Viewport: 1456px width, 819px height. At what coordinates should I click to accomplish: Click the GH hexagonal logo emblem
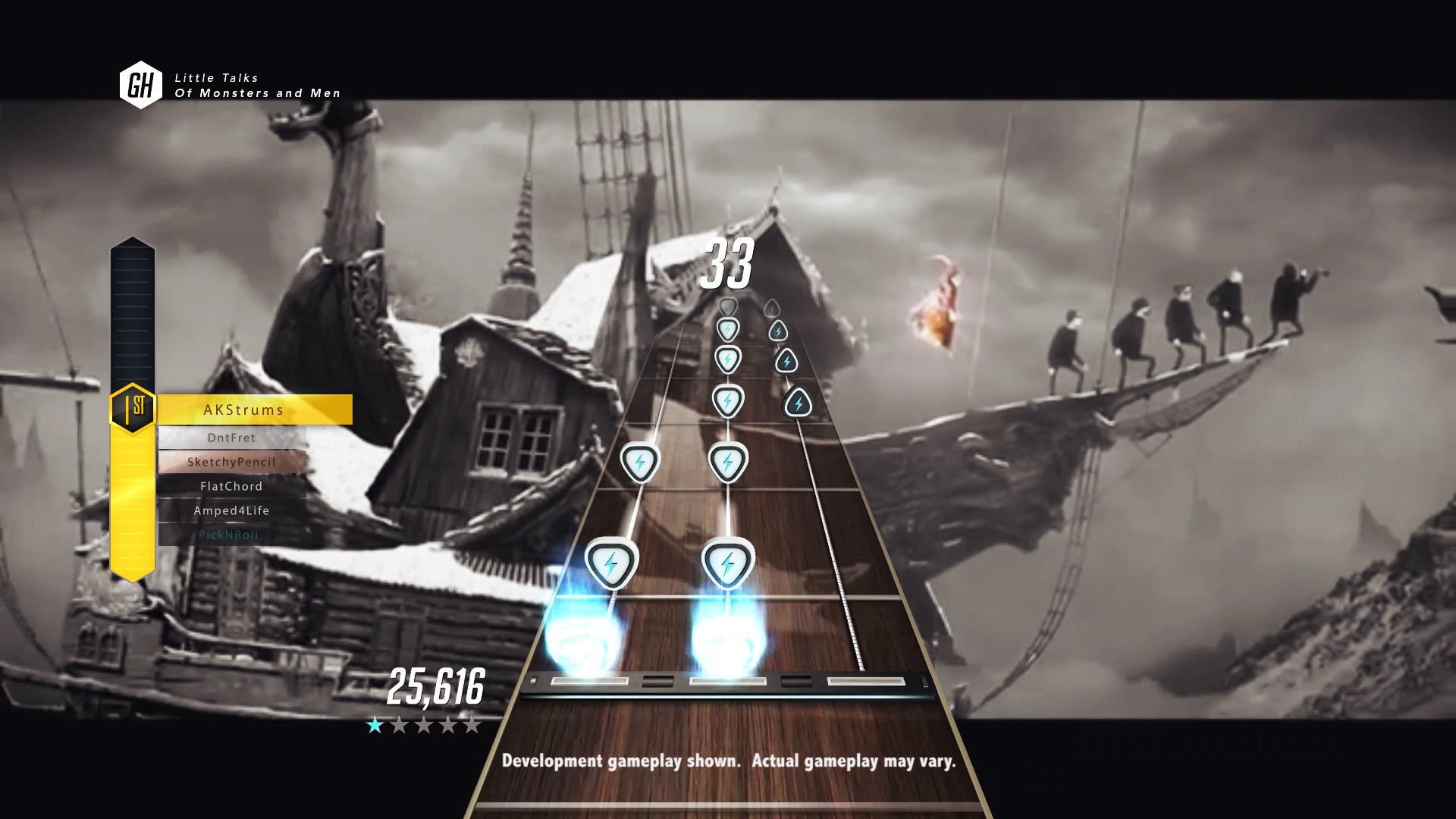click(x=140, y=81)
